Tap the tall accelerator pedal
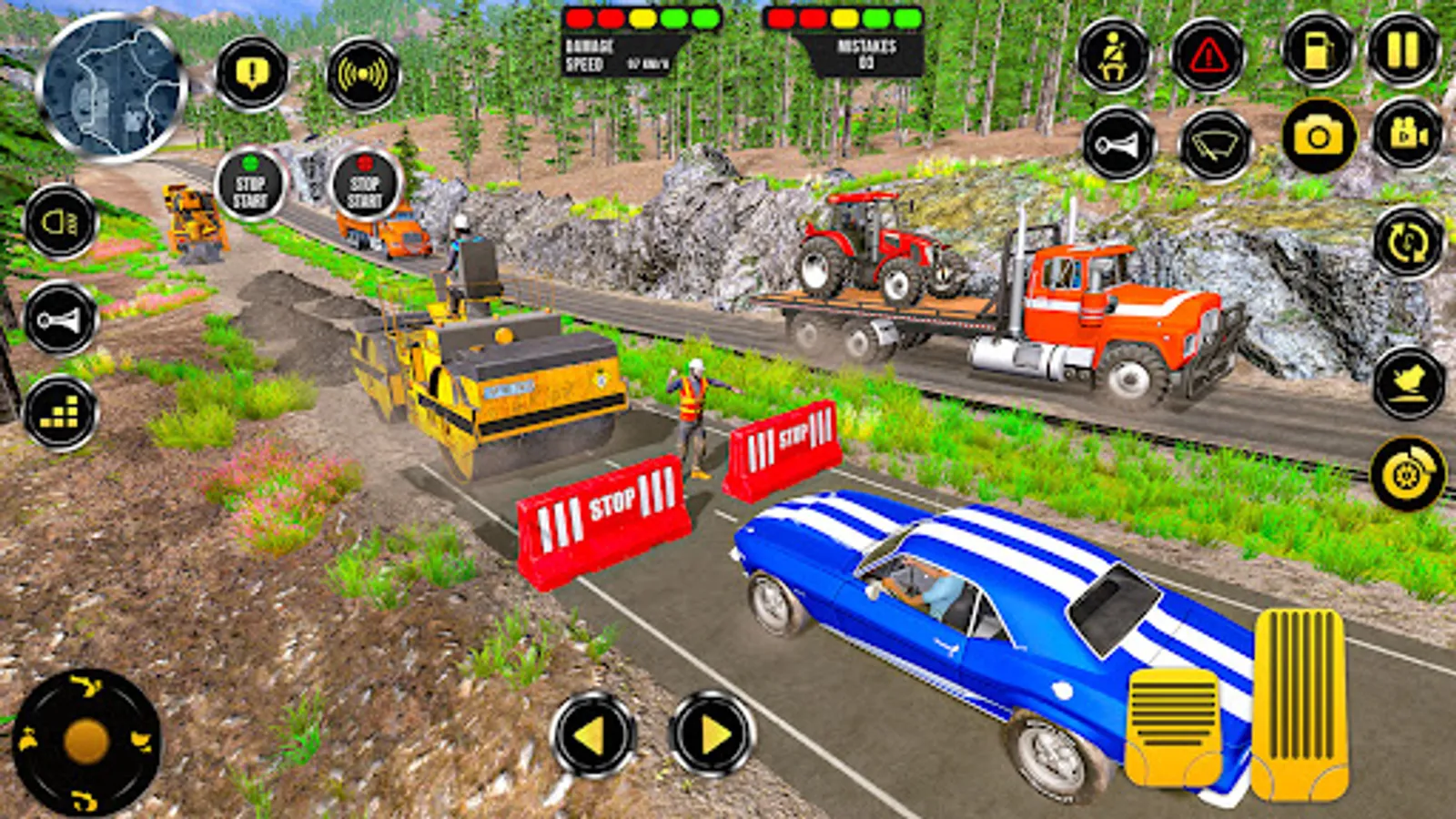This screenshot has height=819, width=1456. tap(1299, 705)
